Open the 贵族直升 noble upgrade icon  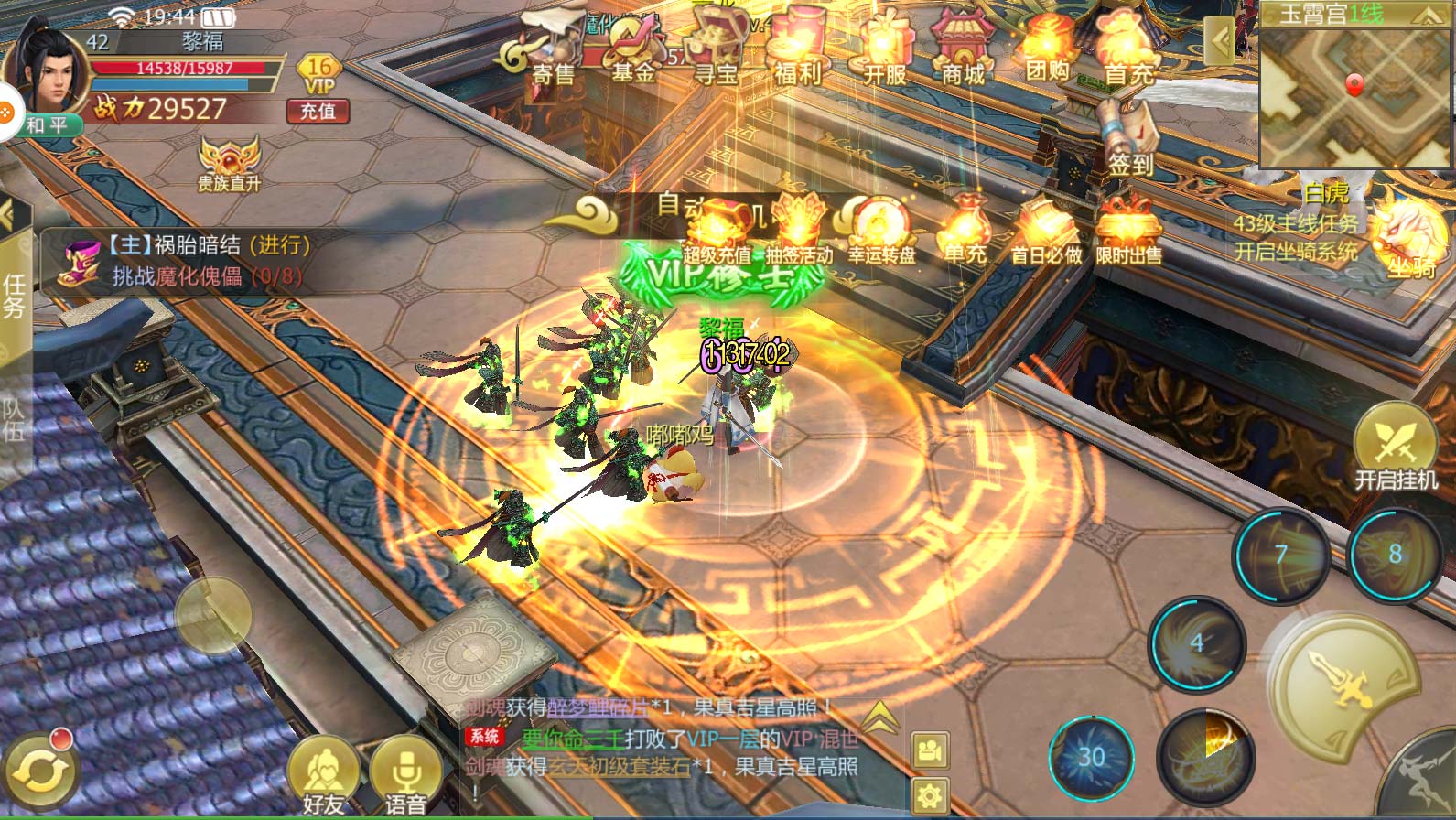pos(230,163)
